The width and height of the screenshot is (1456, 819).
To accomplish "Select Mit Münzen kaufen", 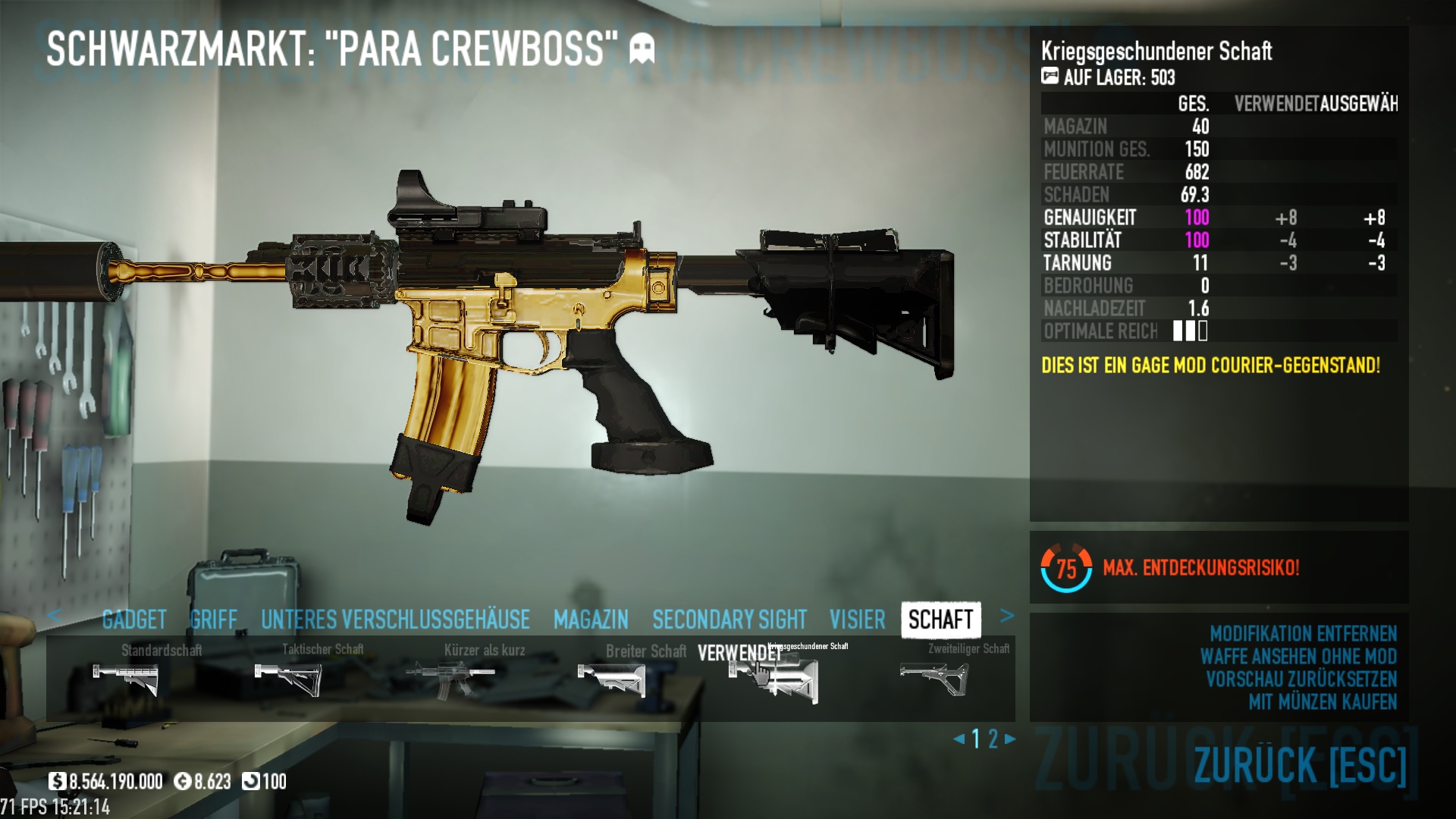I will click(1323, 701).
